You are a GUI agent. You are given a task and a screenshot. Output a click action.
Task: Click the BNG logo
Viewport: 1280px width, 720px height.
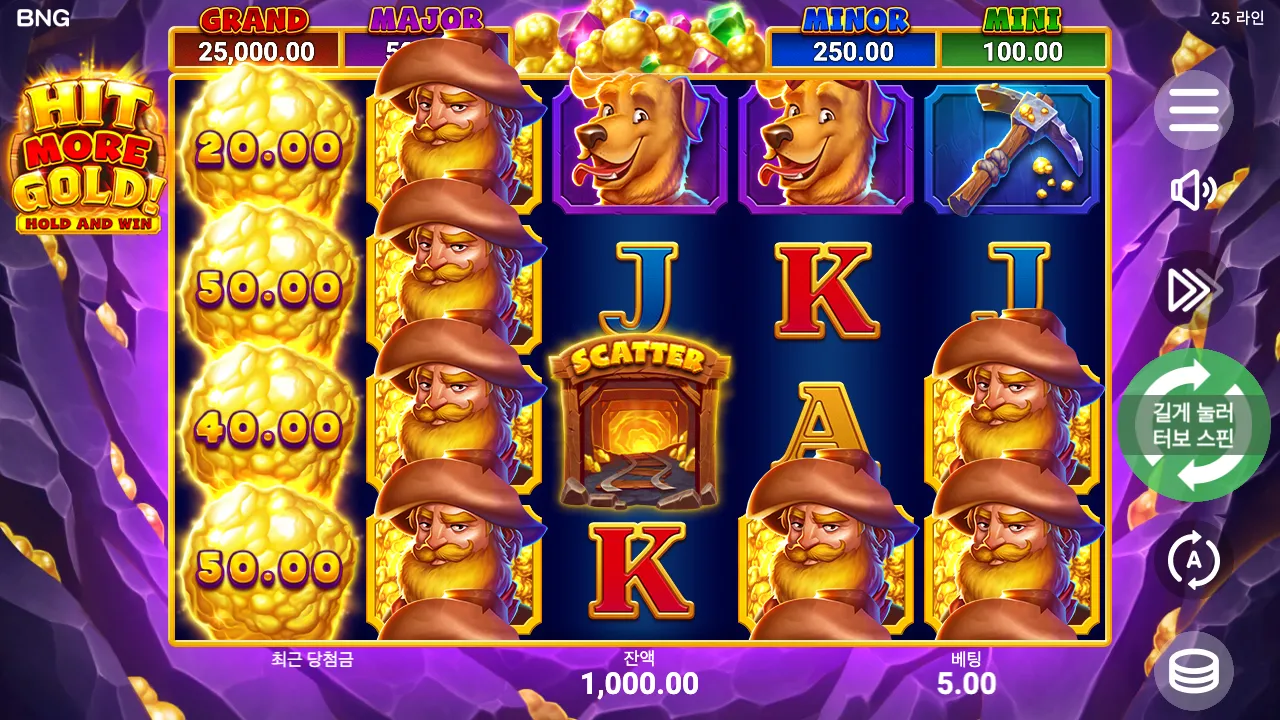pyautogui.click(x=45, y=17)
